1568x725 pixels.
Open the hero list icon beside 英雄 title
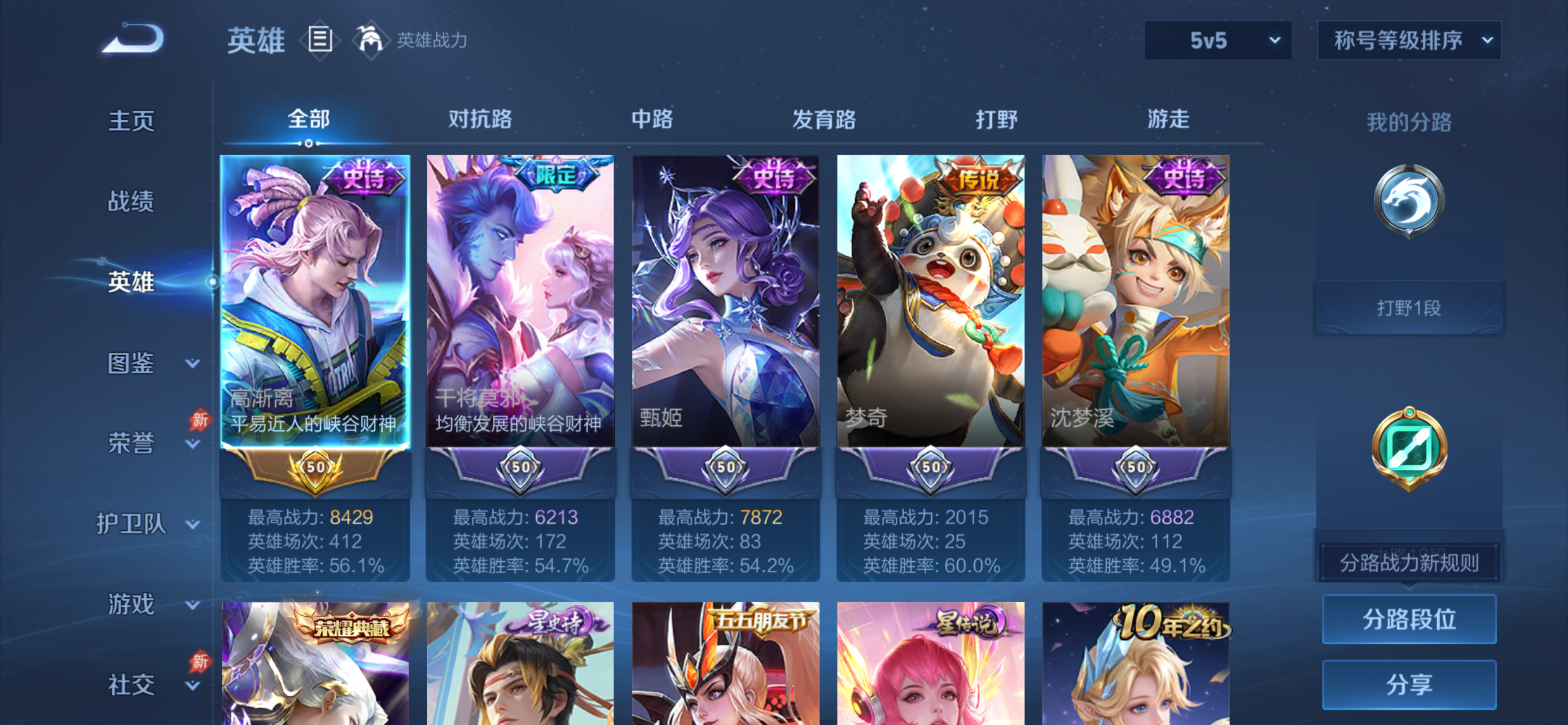[x=319, y=40]
